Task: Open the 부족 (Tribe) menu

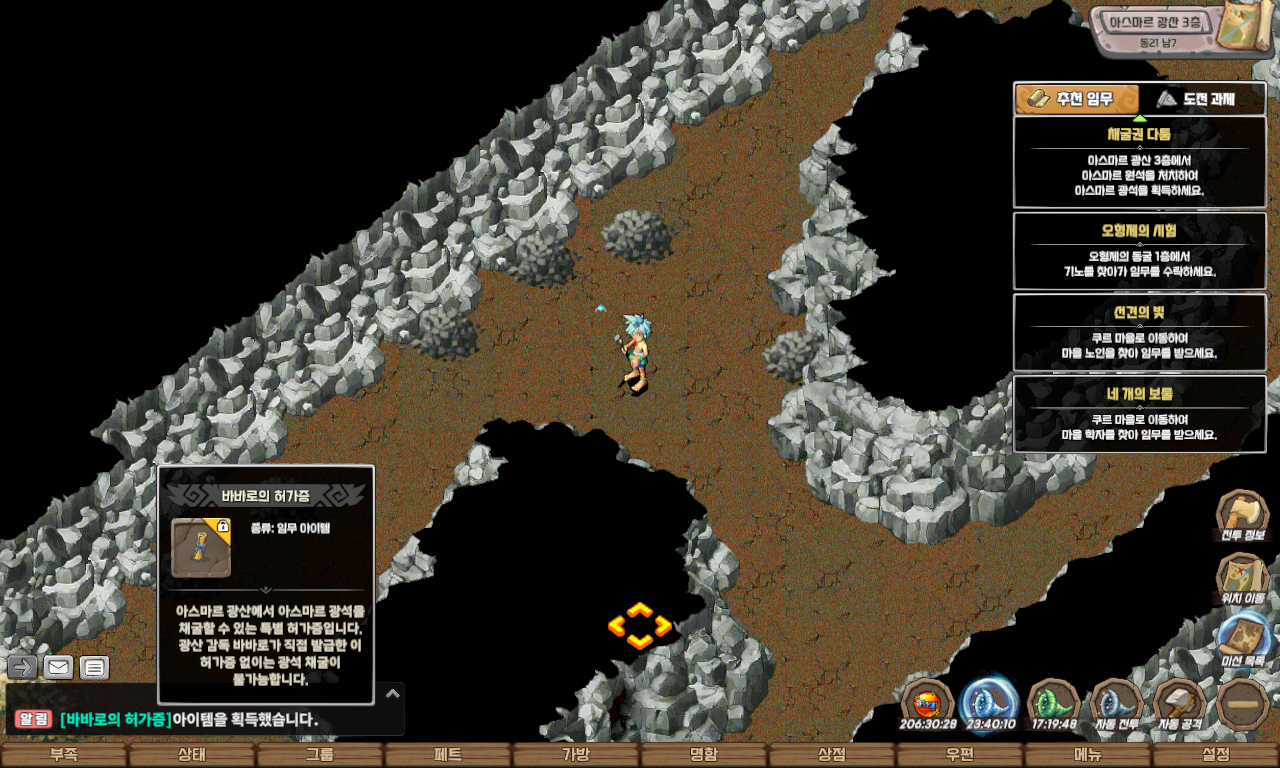Action: 64,755
